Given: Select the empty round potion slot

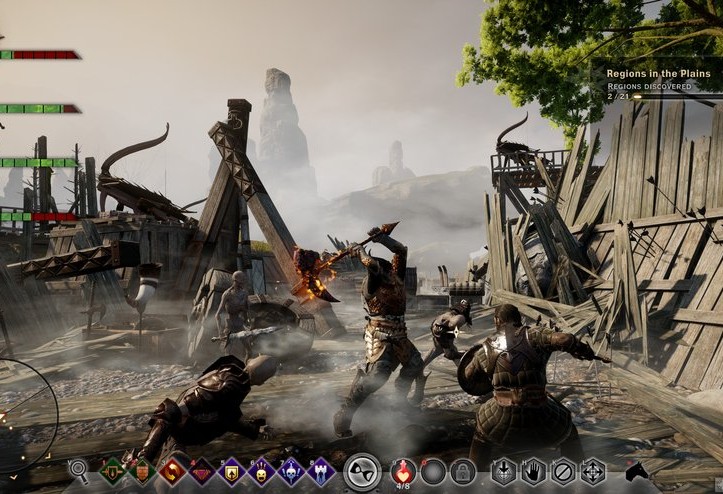Looking at the screenshot, I should tap(433, 471).
